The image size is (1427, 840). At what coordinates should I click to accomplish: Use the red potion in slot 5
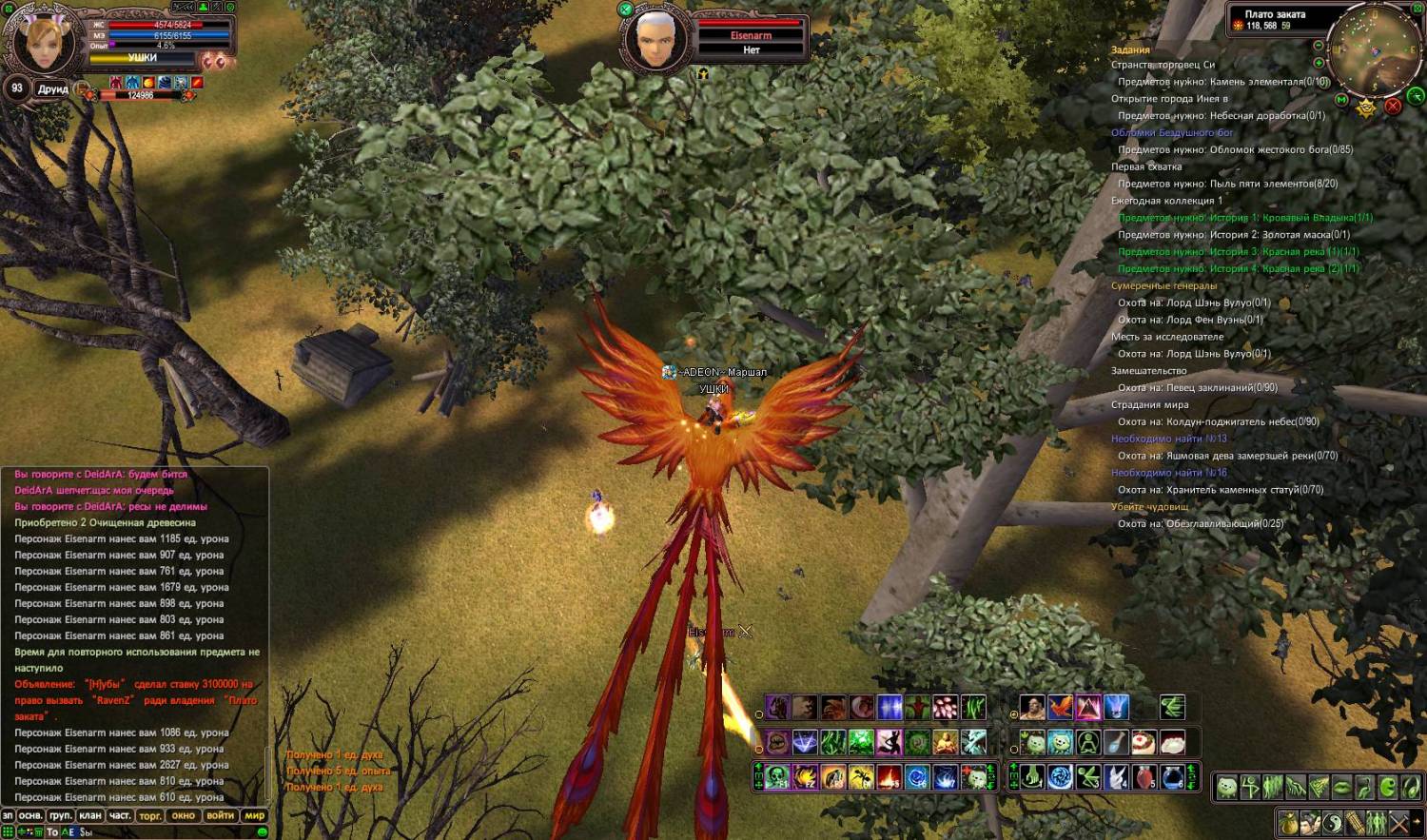1144,777
